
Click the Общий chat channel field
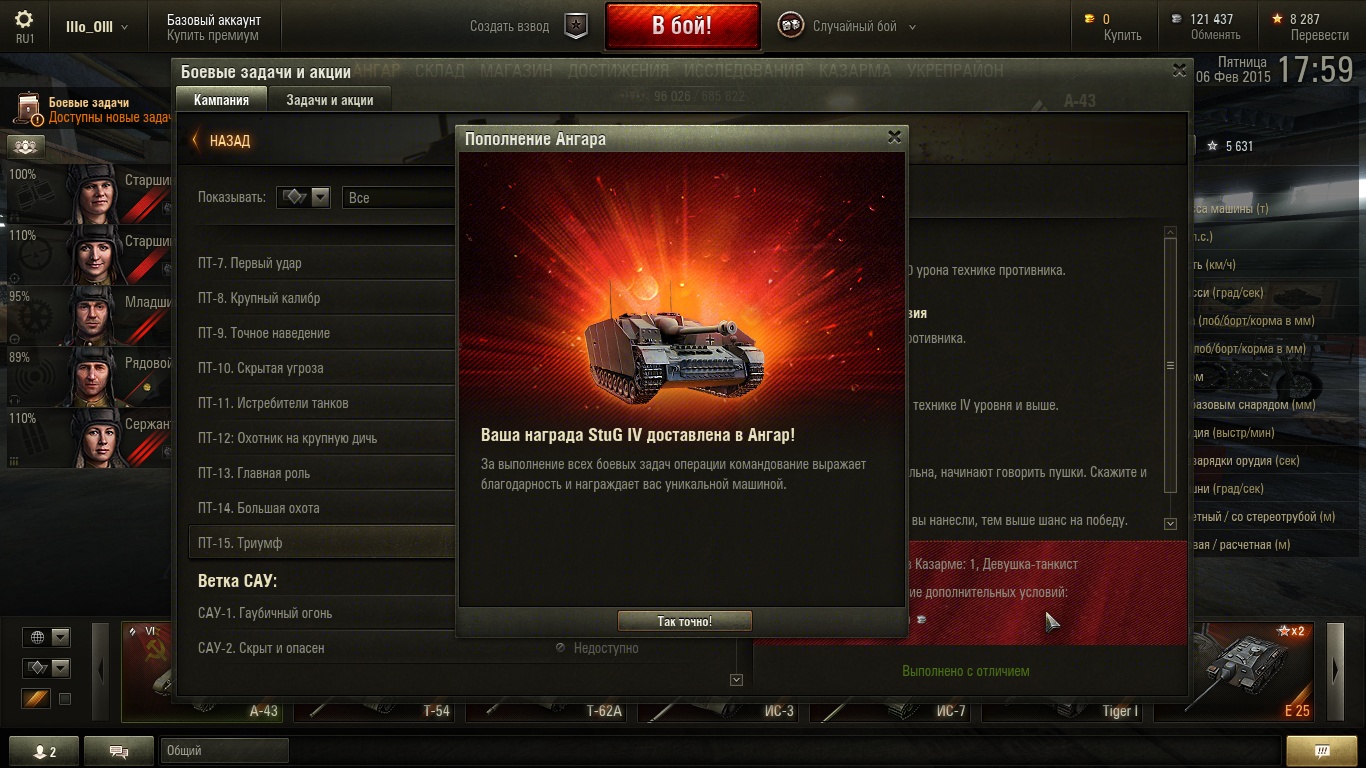click(223, 751)
